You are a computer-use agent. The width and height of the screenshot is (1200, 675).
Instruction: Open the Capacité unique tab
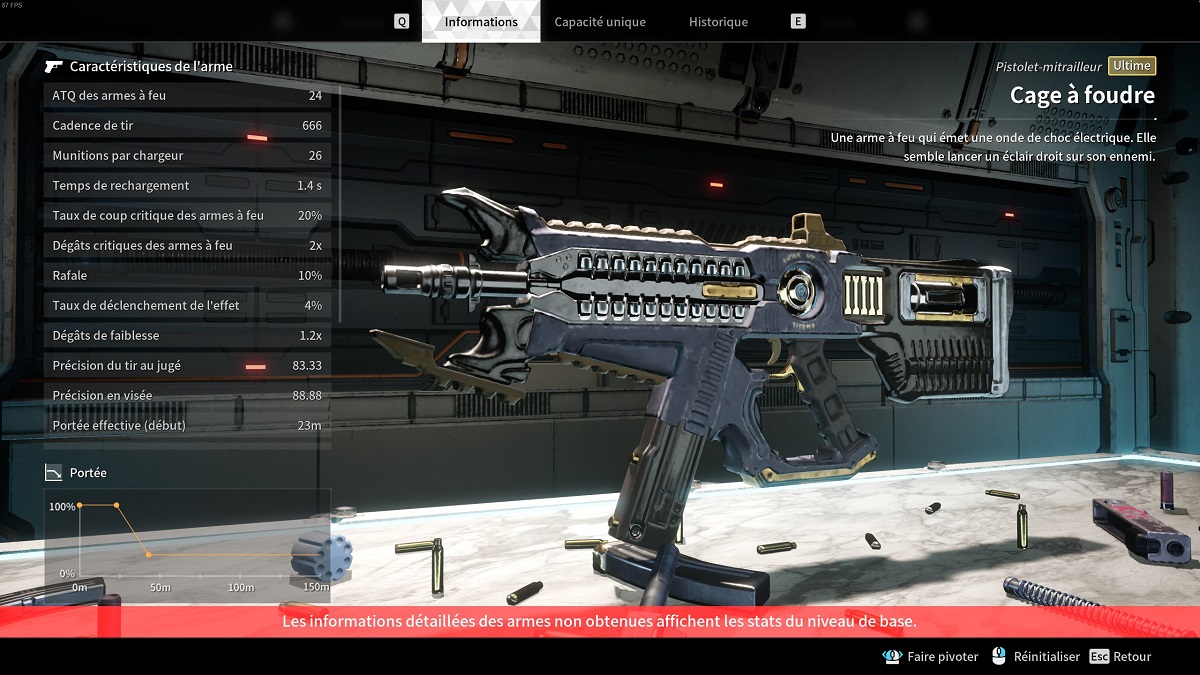click(x=600, y=22)
